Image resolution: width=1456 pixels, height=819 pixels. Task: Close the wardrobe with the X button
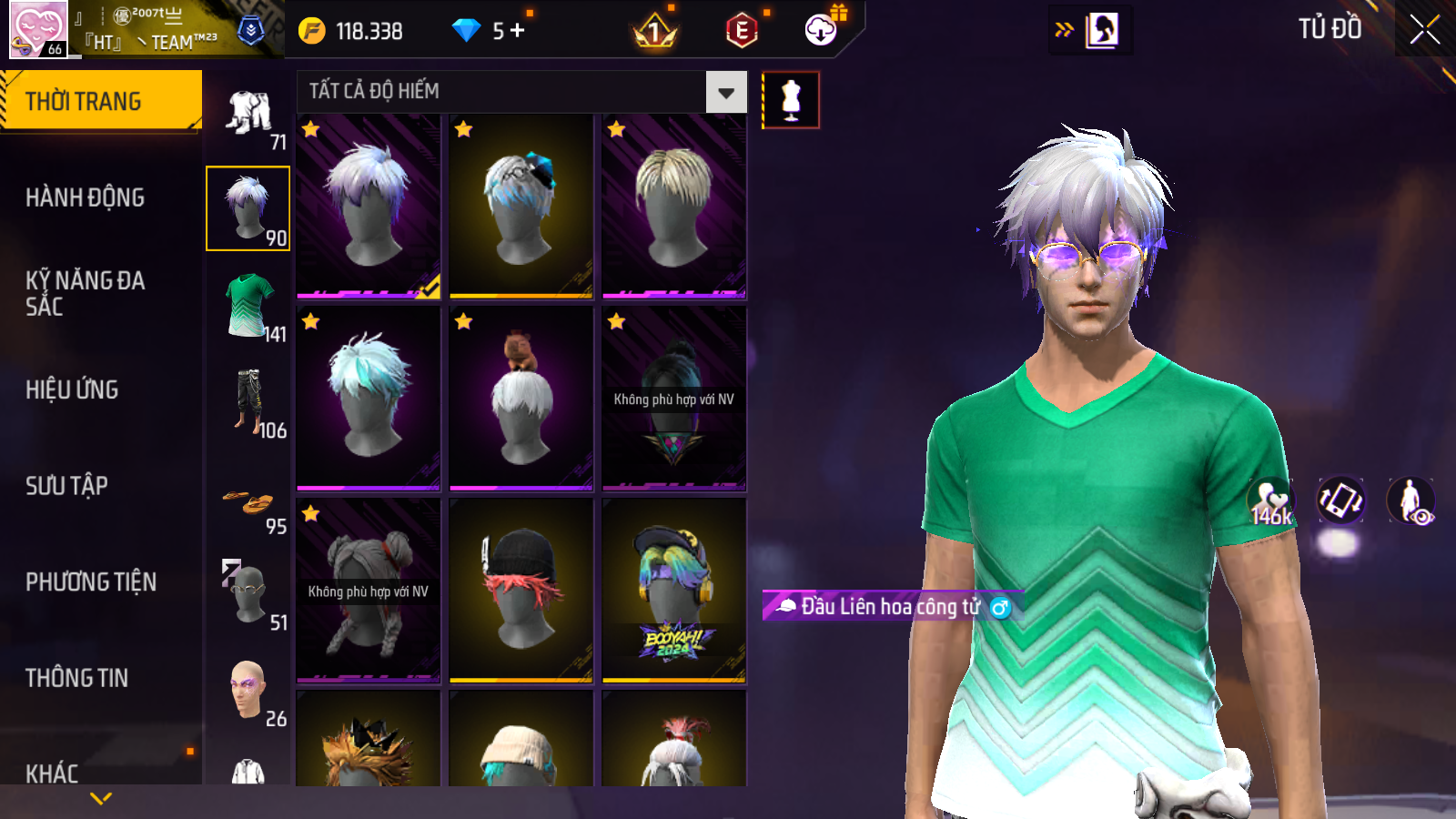tap(1424, 30)
